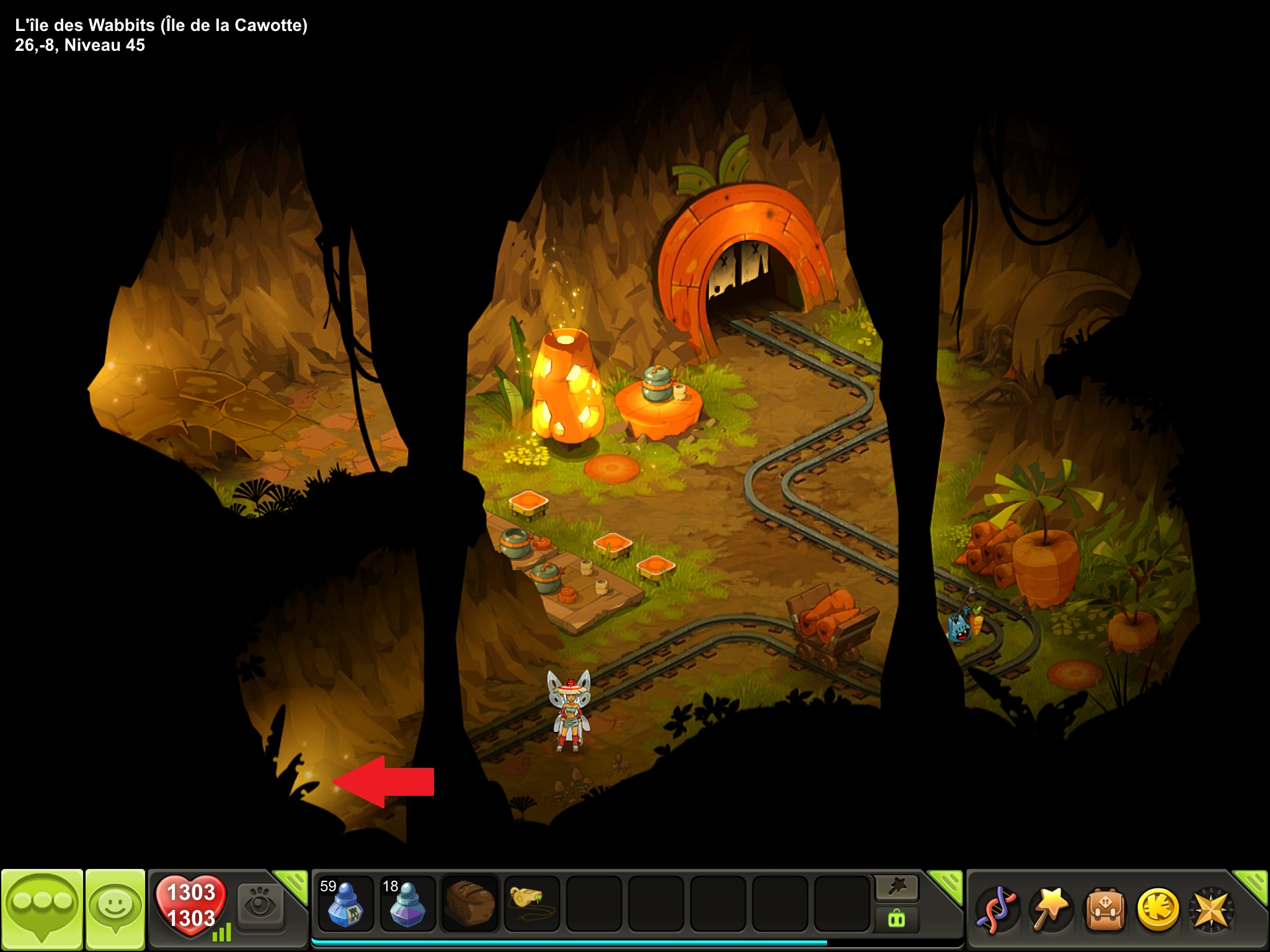This screenshot has width=1270, height=952.
Task: Open the compass star map
Action: 1210,910
